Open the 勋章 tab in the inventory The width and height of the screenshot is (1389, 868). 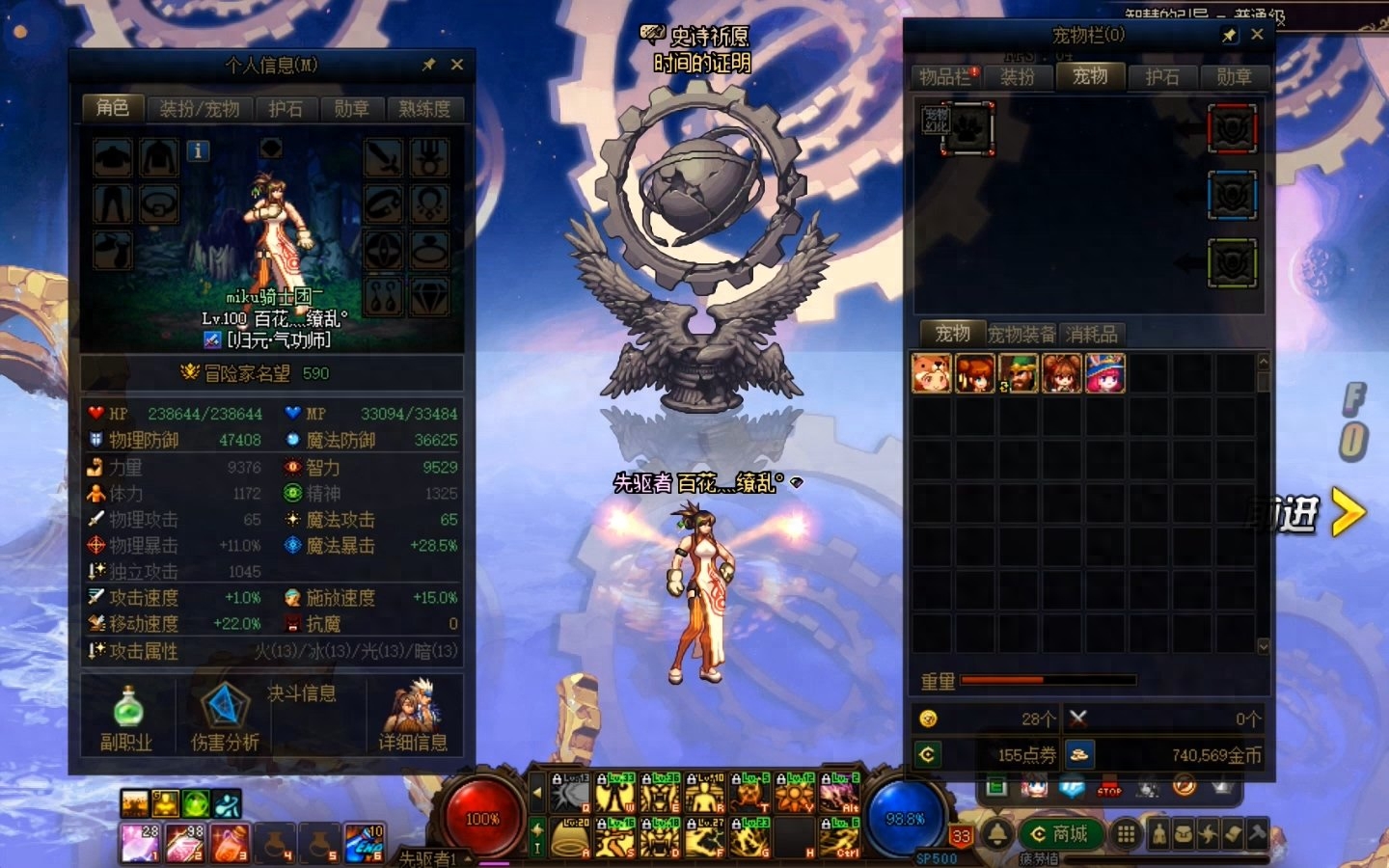1234,77
